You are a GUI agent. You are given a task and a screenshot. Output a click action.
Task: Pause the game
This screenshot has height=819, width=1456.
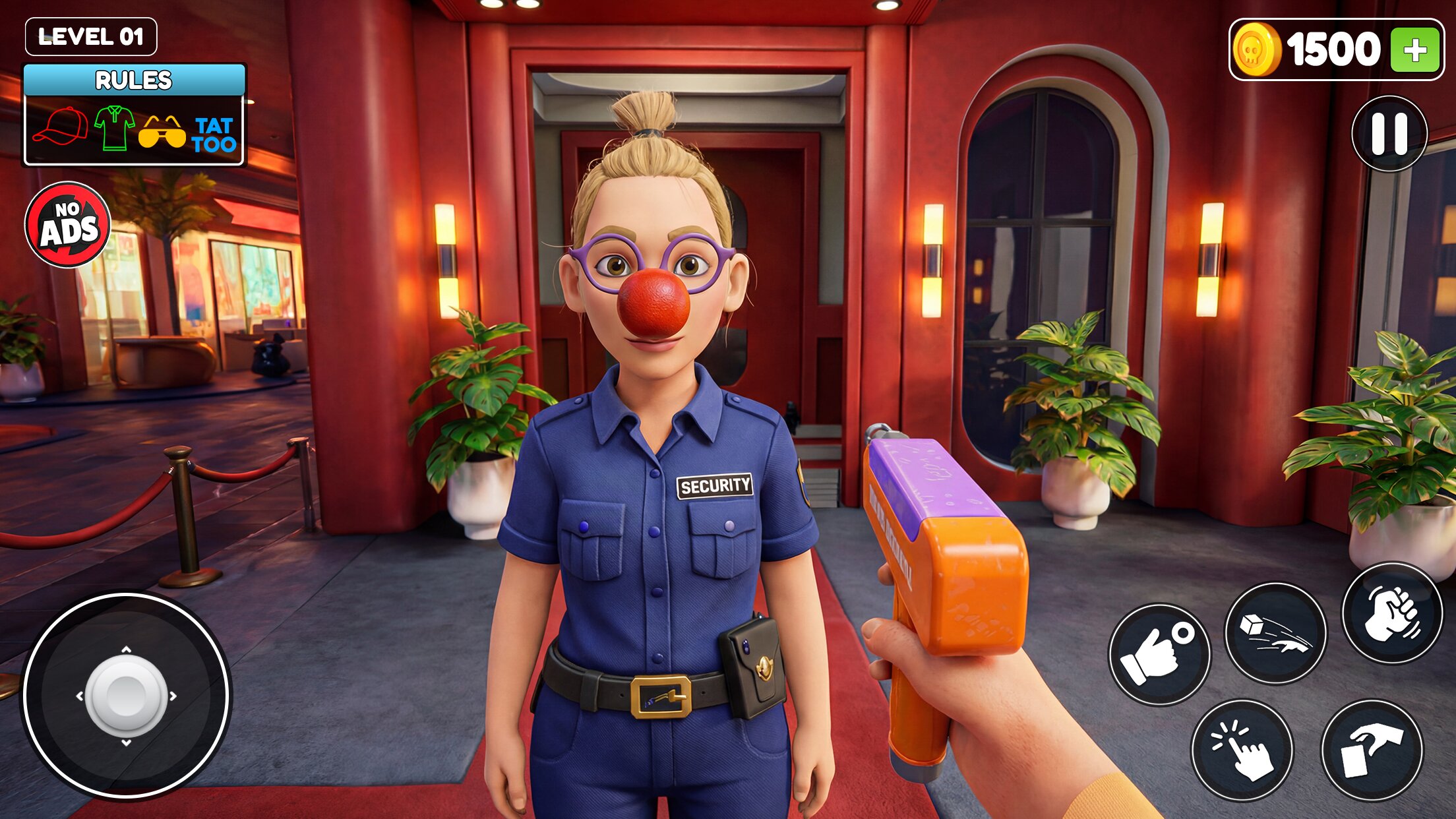coord(1389,134)
